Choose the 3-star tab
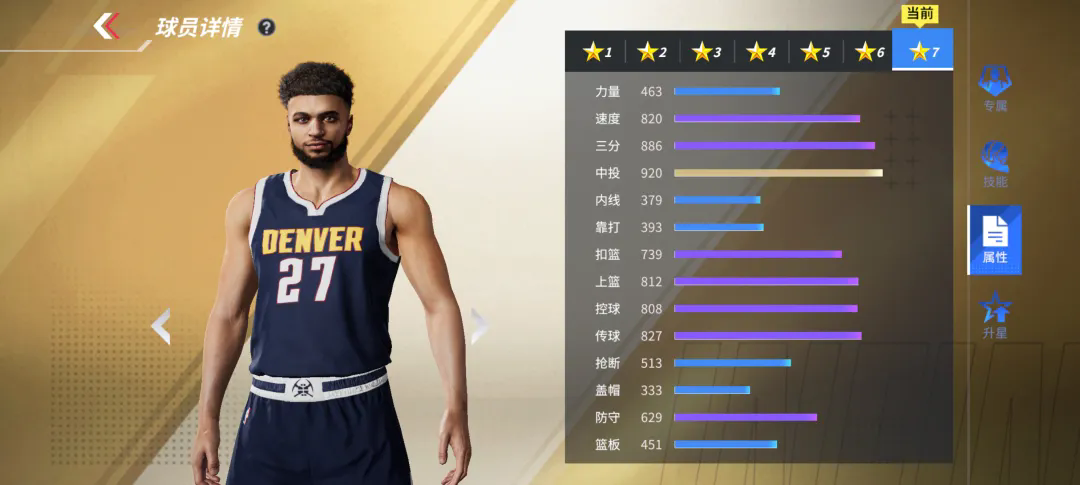The height and width of the screenshot is (485, 1080). (707, 51)
